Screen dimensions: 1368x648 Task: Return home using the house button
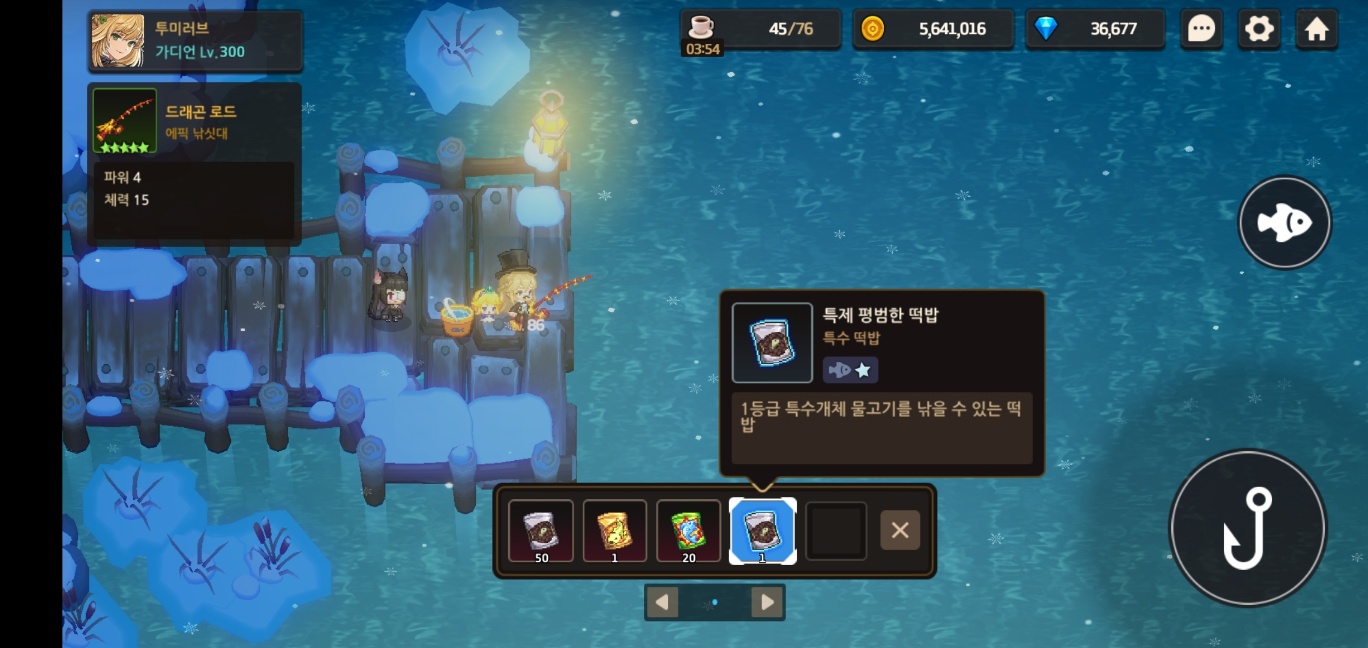click(x=1317, y=29)
